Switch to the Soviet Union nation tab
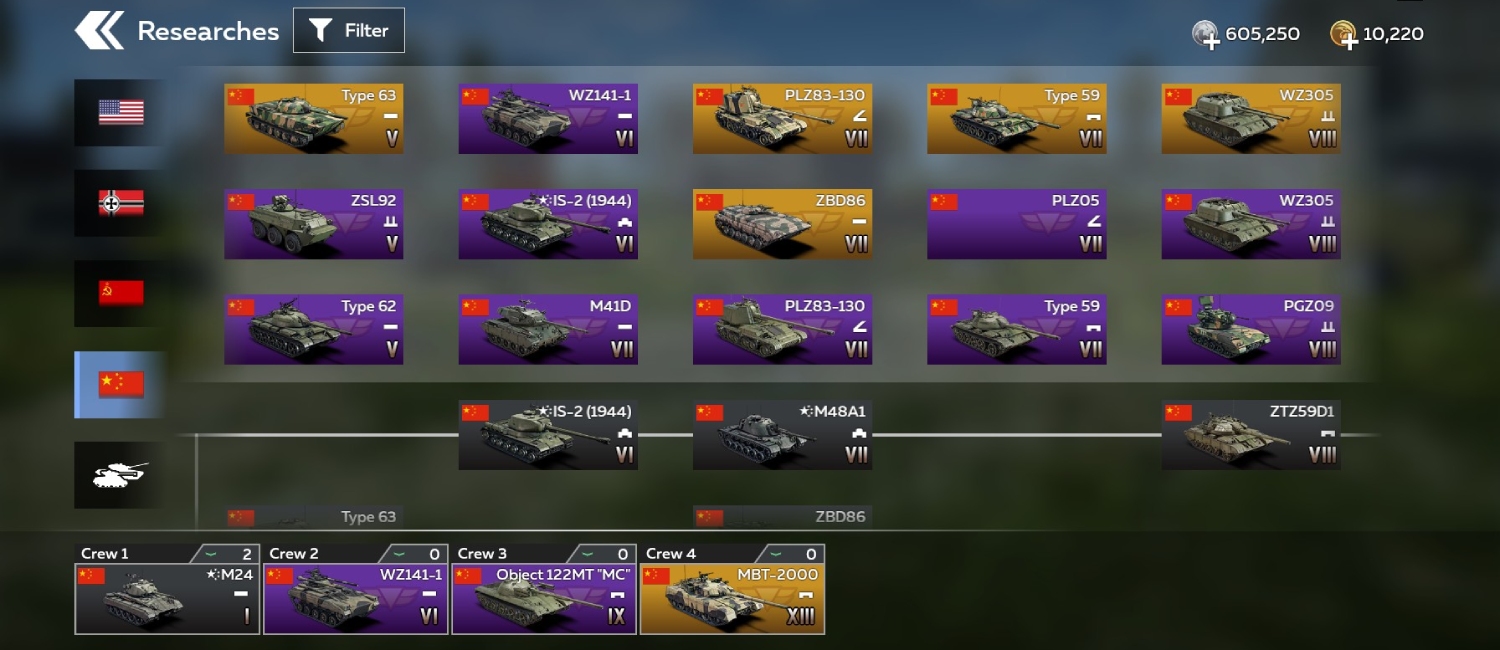This screenshot has height=650, width=1500. (121, 293)
